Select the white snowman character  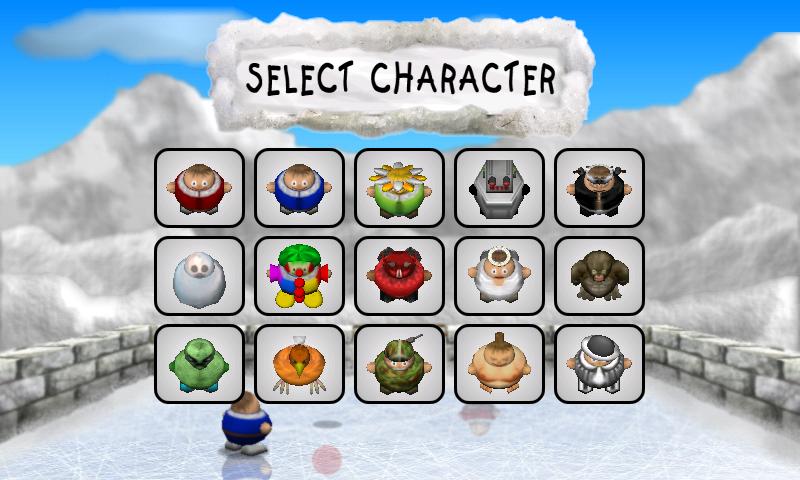[x=199, y=276]
